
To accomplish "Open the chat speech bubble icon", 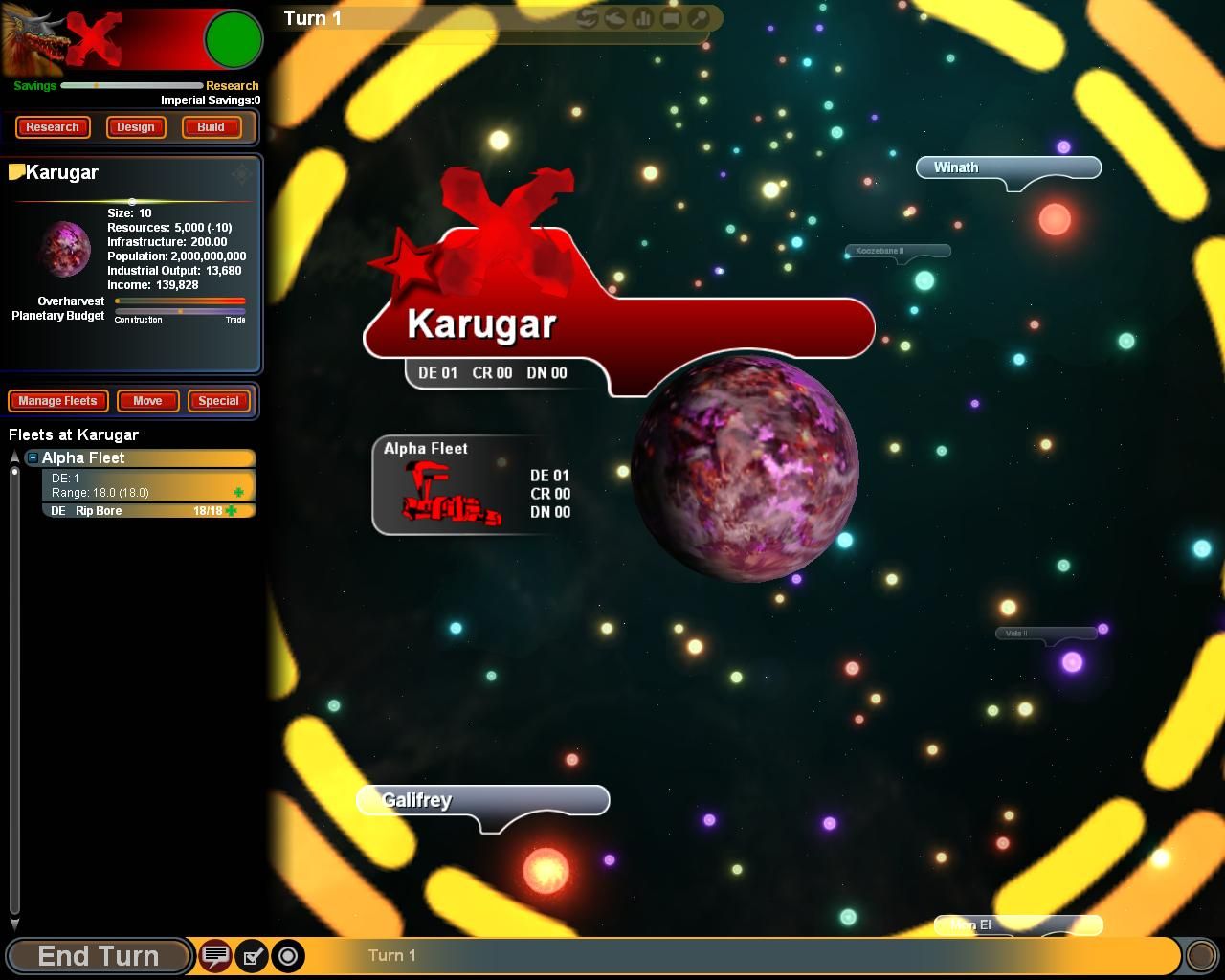I will [x=215, y=955].
